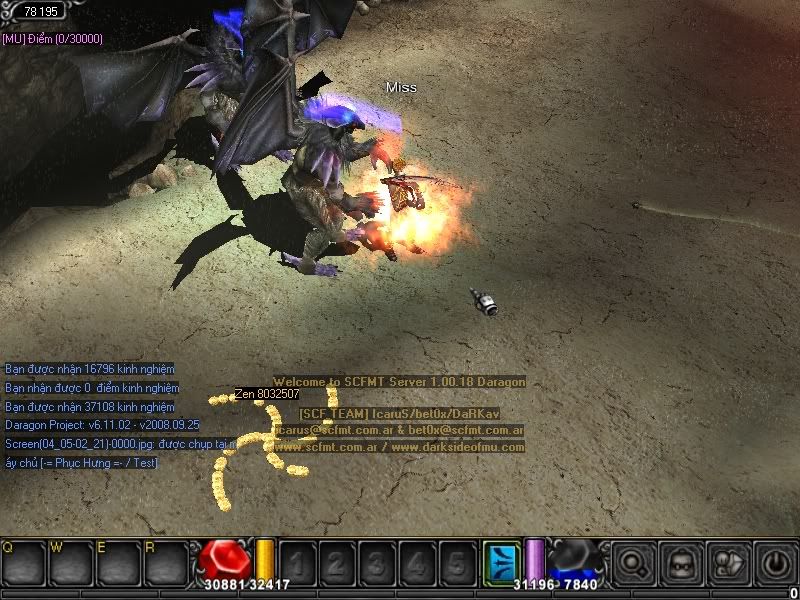The height and width of the screenshot is (600, 800).
Task: Choose skill hotkey slot 2
Action: point(336,562)
